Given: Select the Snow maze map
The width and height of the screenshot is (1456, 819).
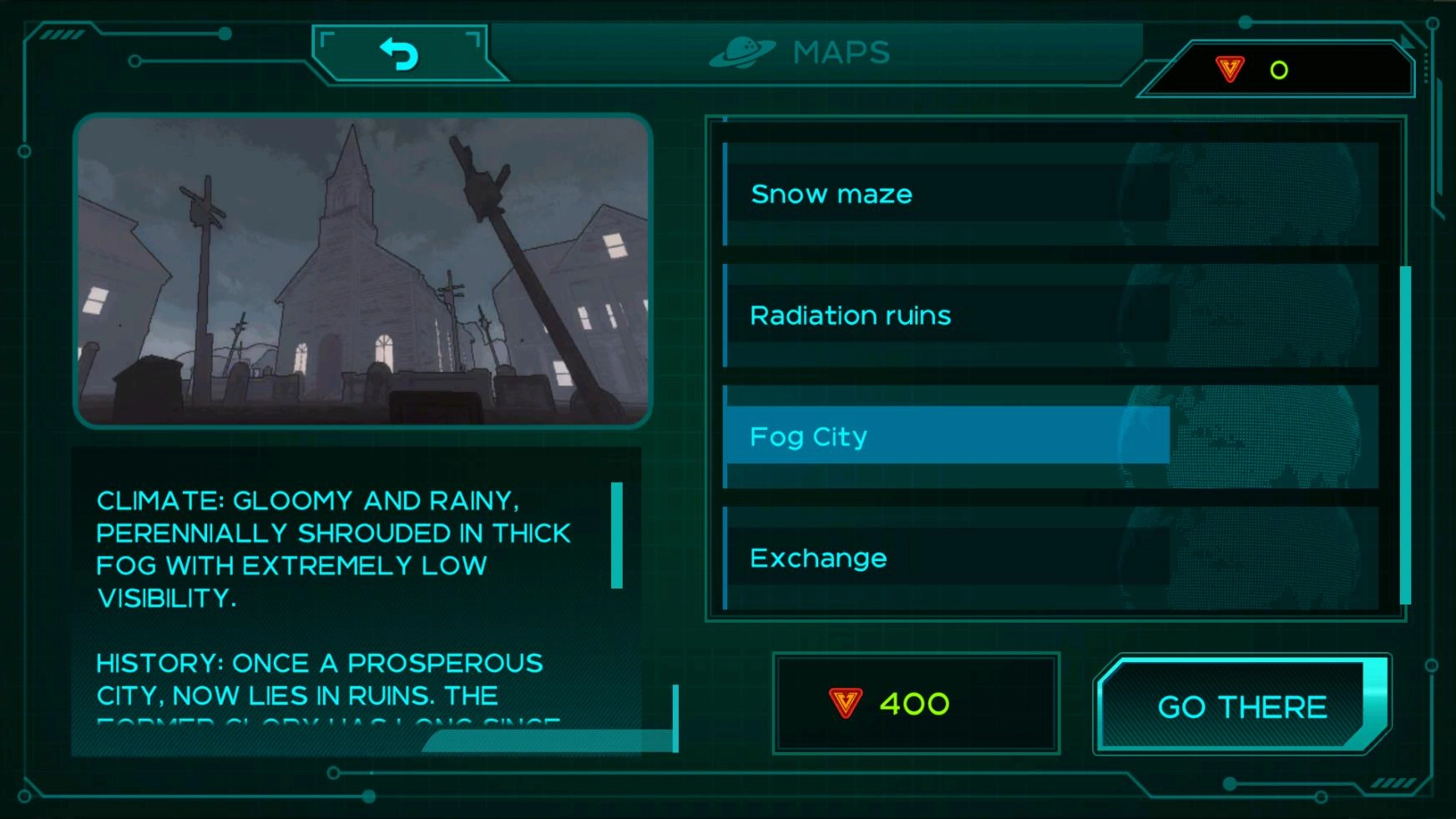Looking at the screenshot, I should click(947, 194).
